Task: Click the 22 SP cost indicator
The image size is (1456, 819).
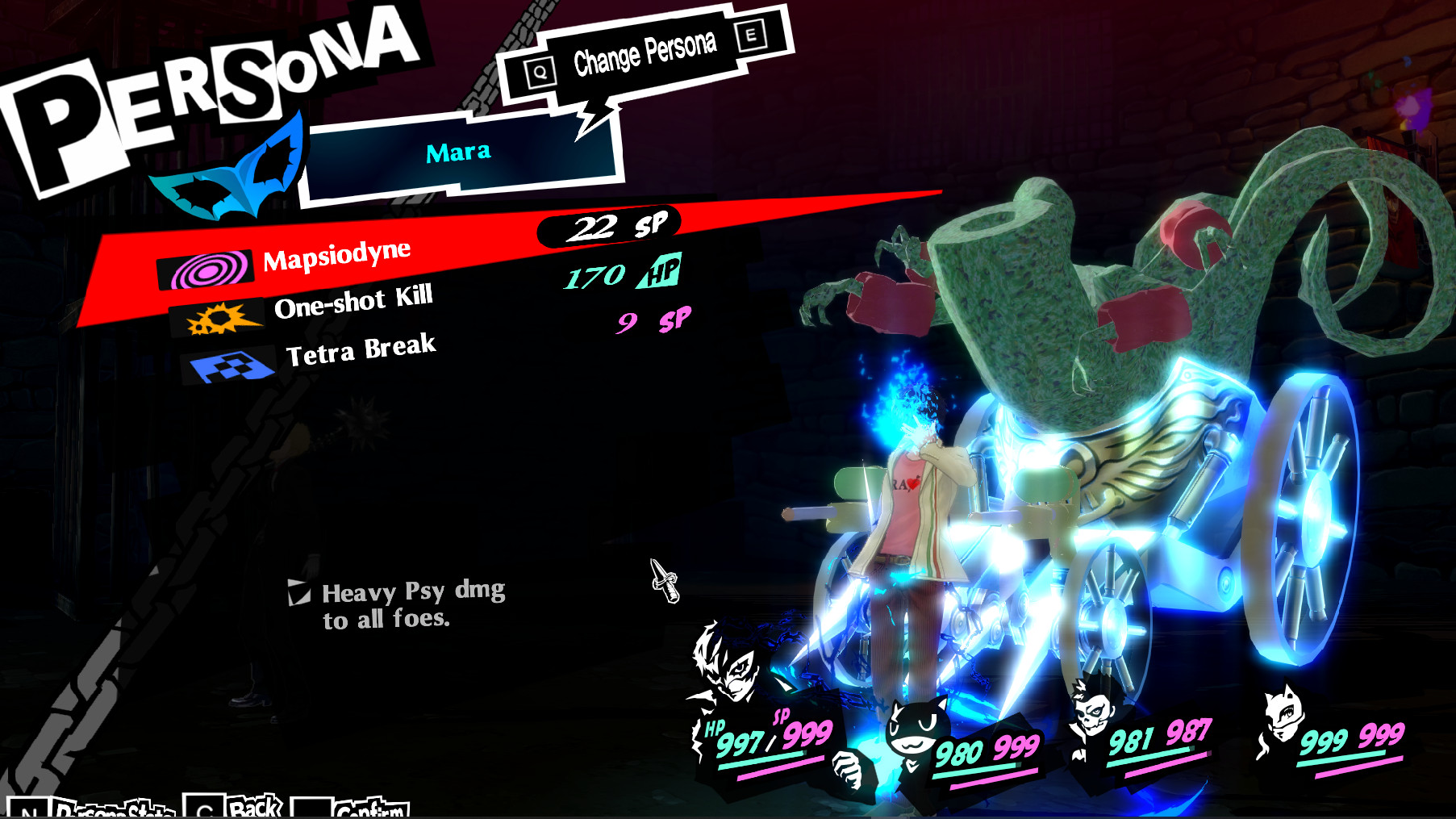Action: point(611,228)
